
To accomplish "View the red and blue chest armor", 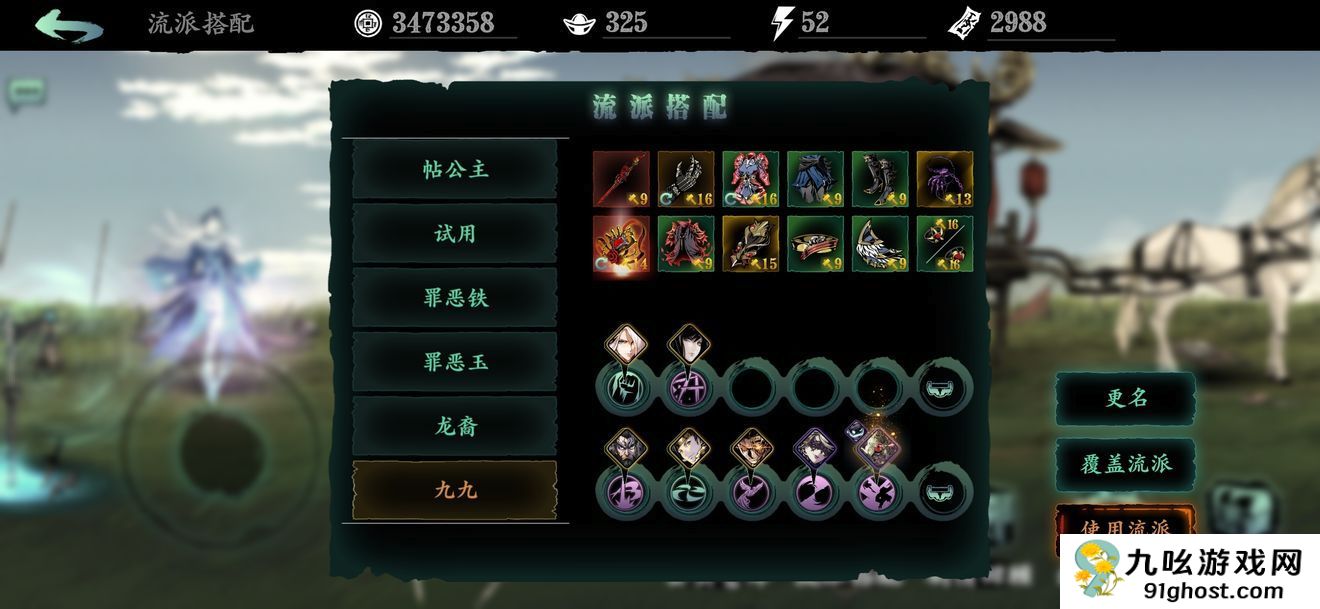I will pyautogui.click(x=750, y=179).
